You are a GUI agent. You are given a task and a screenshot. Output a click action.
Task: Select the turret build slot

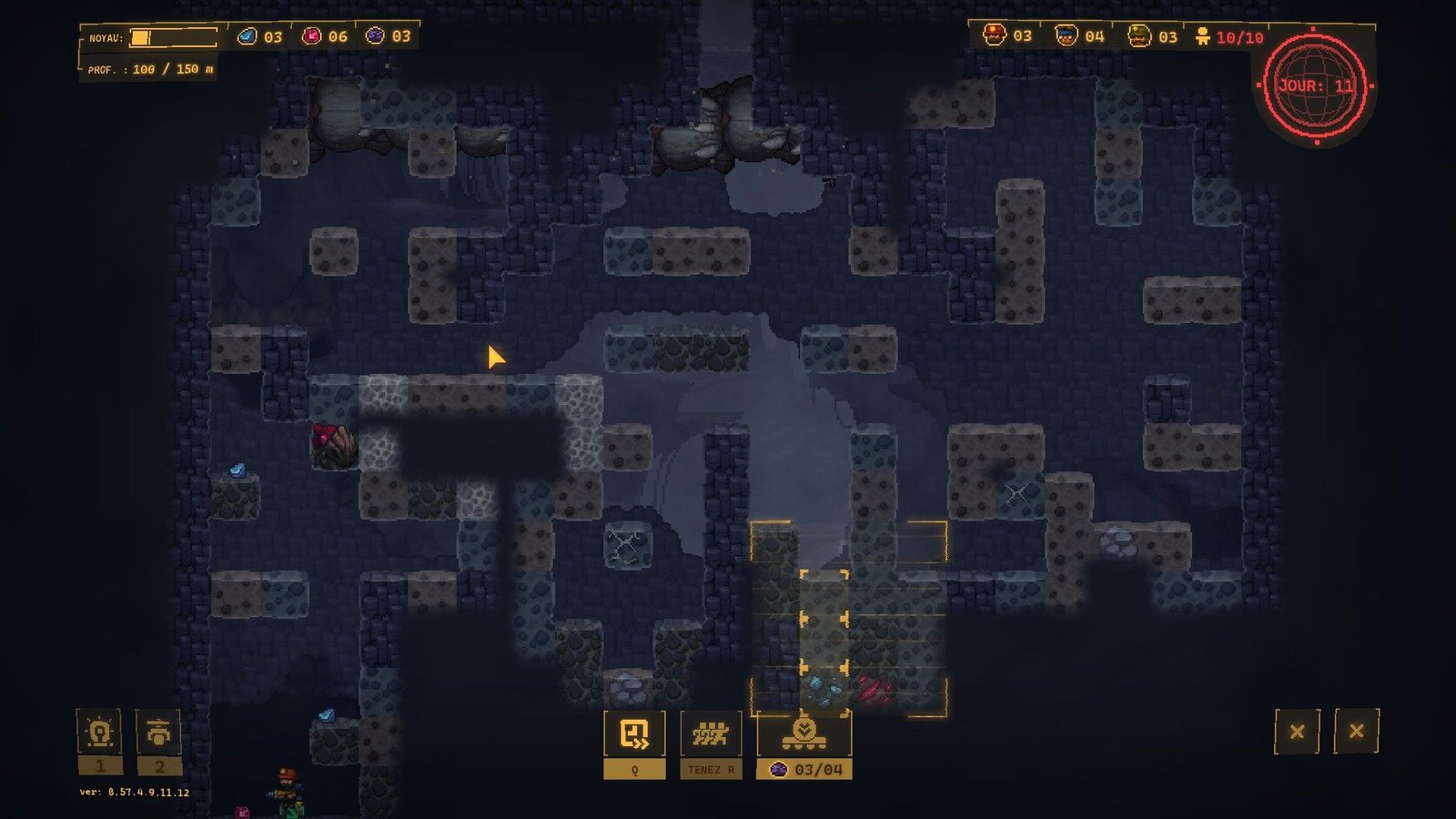pyautogui.click(x=158, y=733)
